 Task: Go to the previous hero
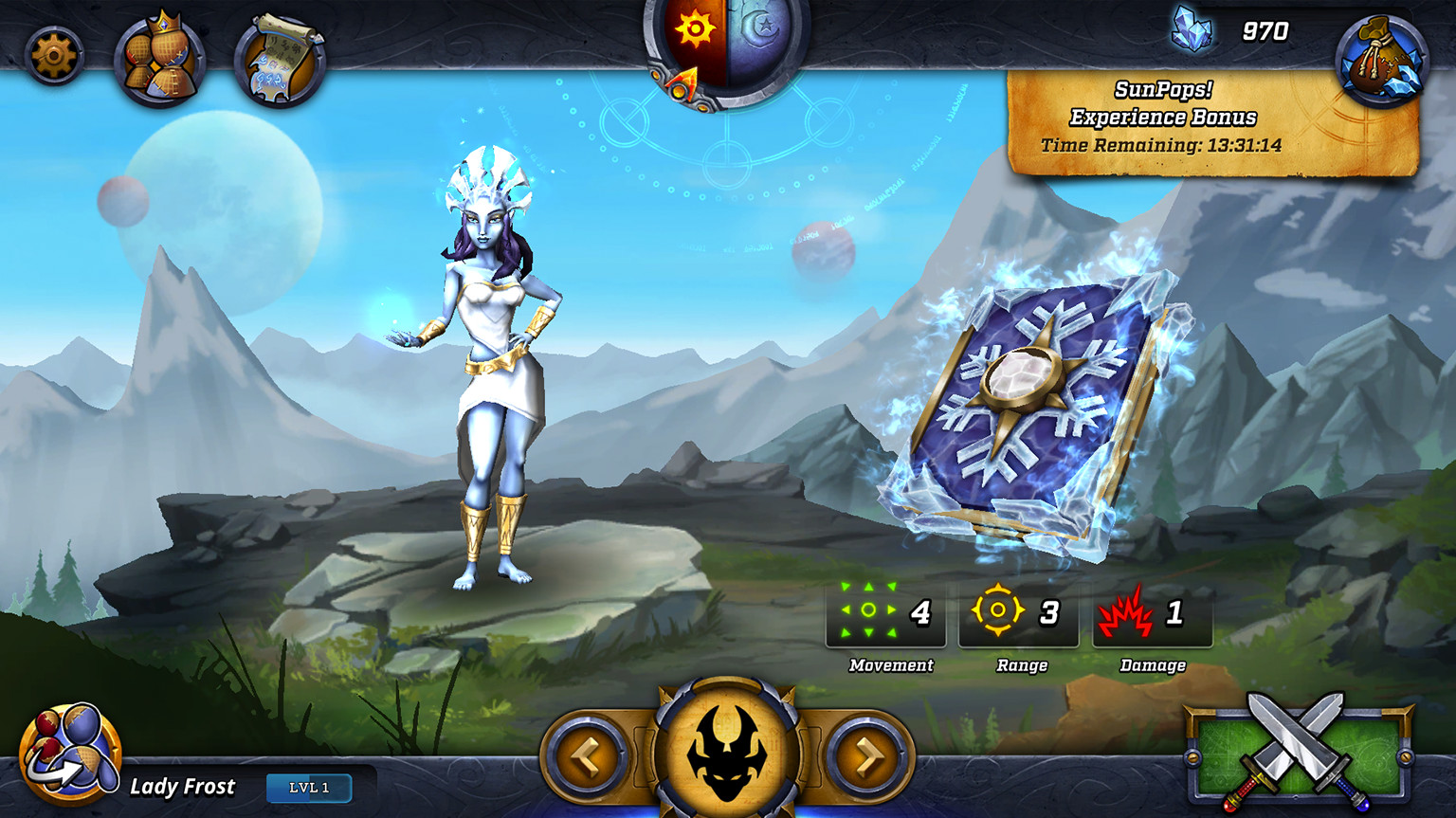(588, 755)
